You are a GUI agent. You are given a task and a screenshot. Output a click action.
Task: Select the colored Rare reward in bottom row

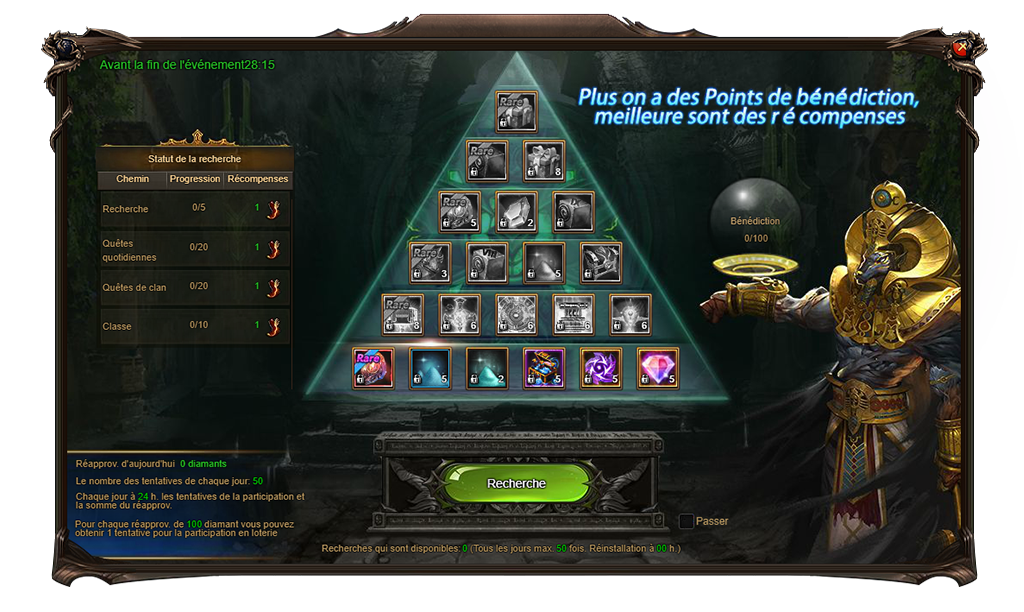pos(373,368)
